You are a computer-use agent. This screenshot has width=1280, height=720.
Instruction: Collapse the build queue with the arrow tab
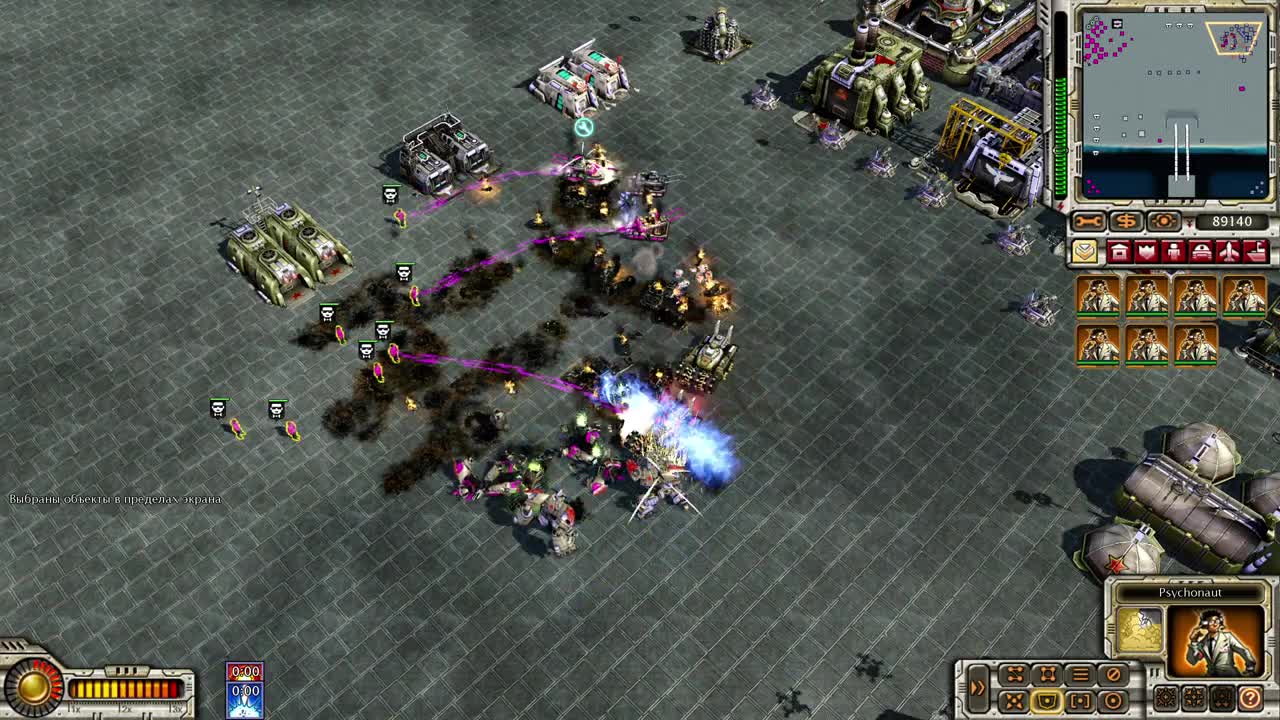(x=1085, y=251)
